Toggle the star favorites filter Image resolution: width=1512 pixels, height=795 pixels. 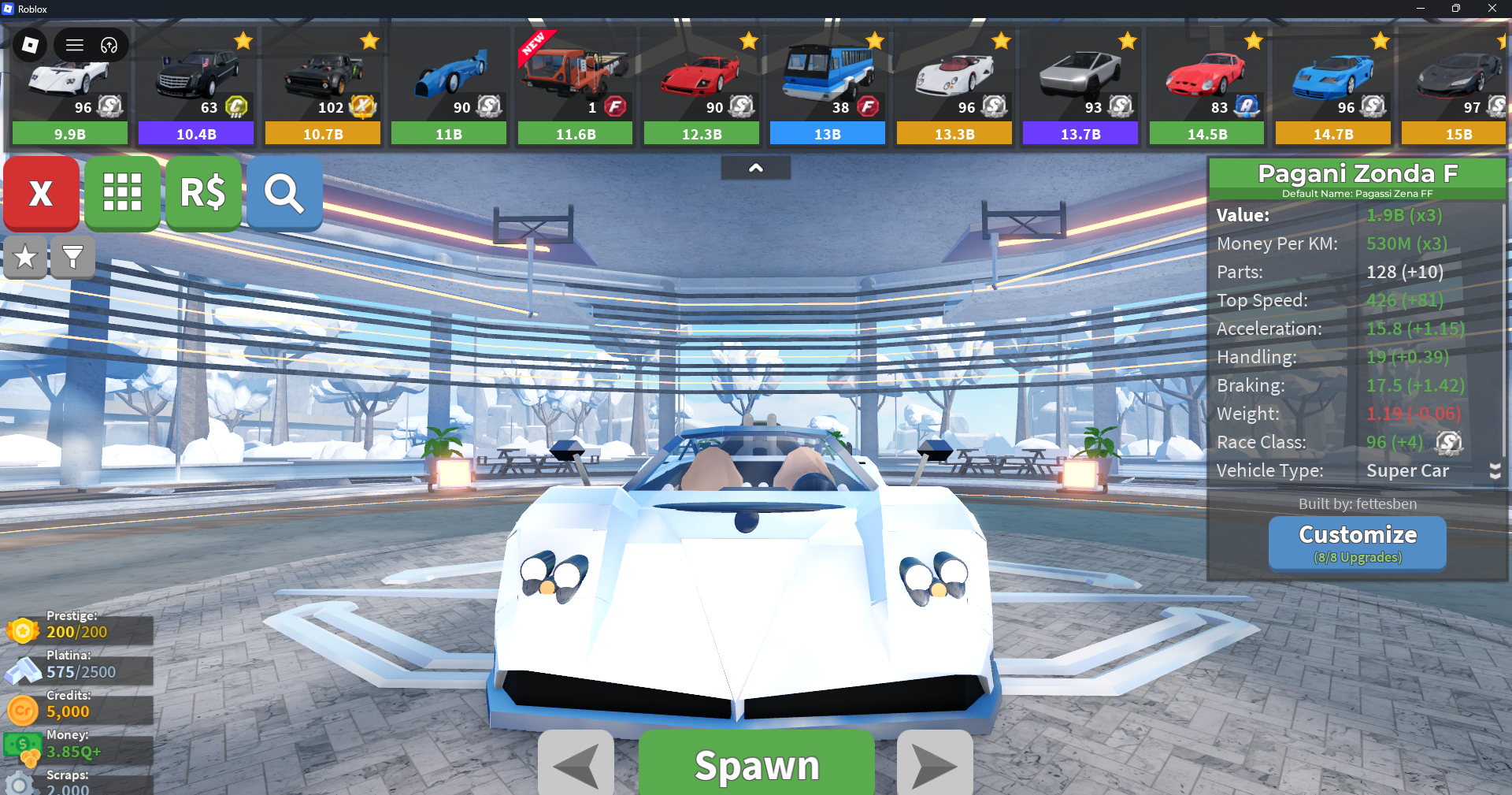(25, 257)
